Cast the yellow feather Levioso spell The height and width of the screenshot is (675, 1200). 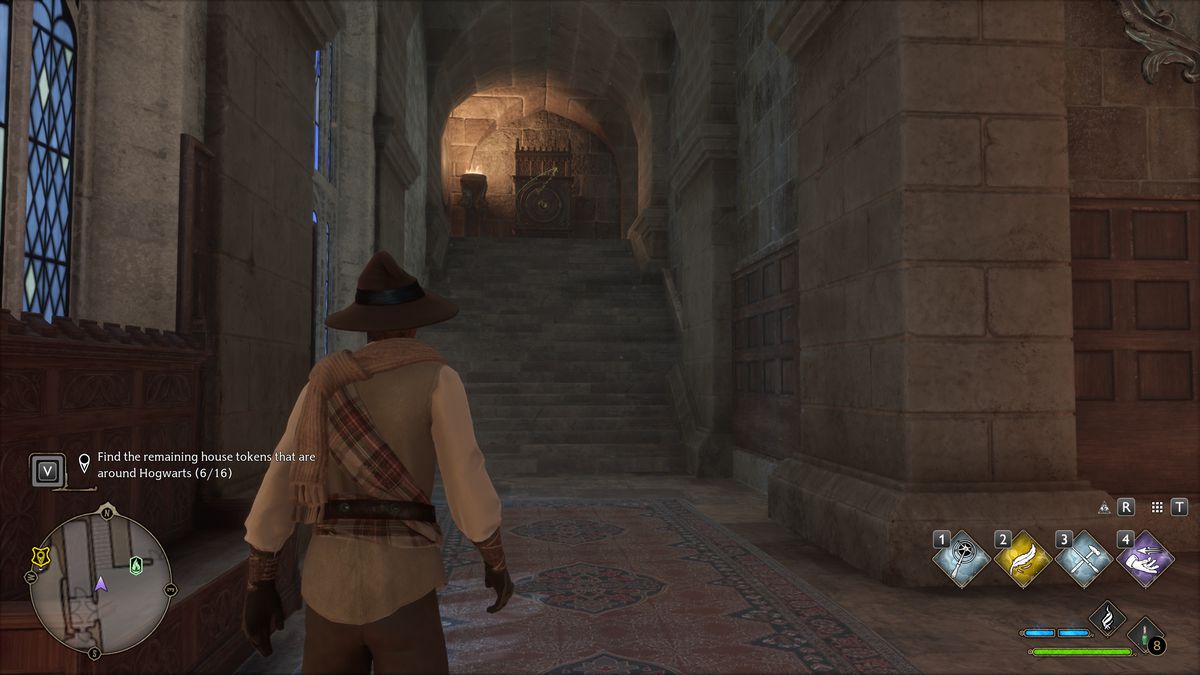[1023, 559]
